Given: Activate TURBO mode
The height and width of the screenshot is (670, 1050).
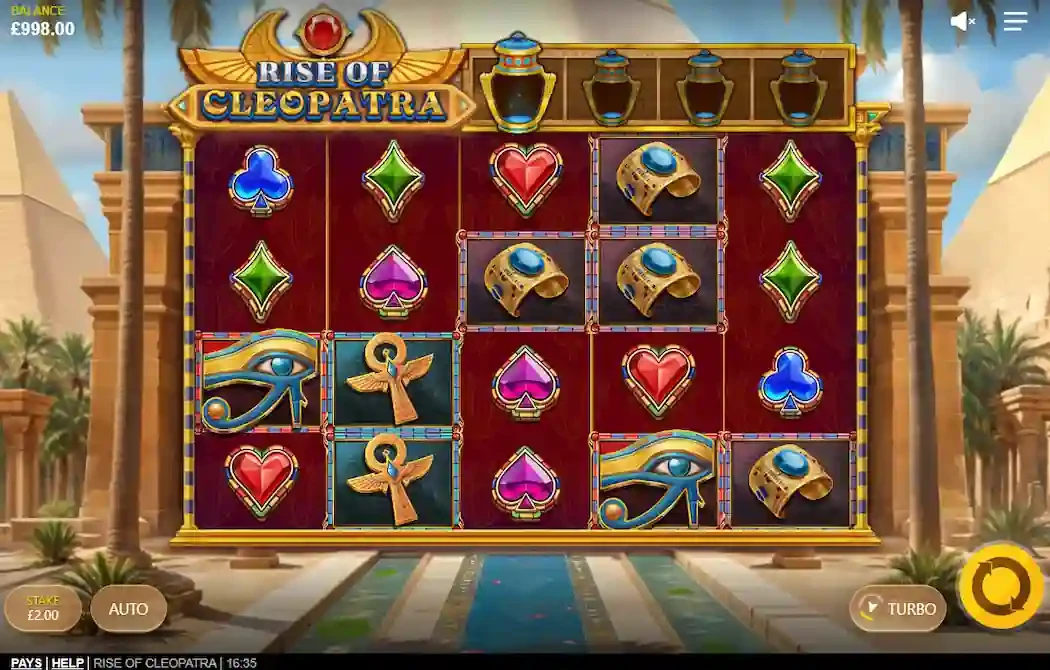Looking at the screenshot, I should [899, 608].
